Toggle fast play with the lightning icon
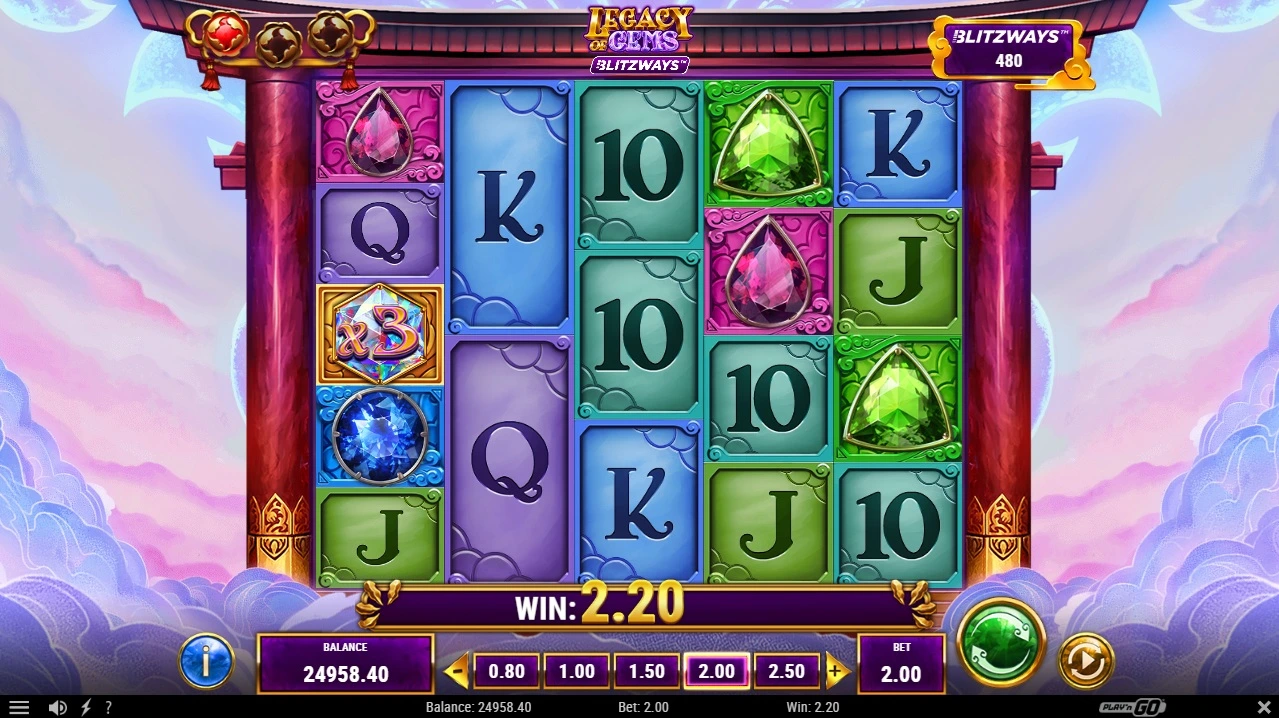This screenshot has height=718, width=1279. pos(86,708)
